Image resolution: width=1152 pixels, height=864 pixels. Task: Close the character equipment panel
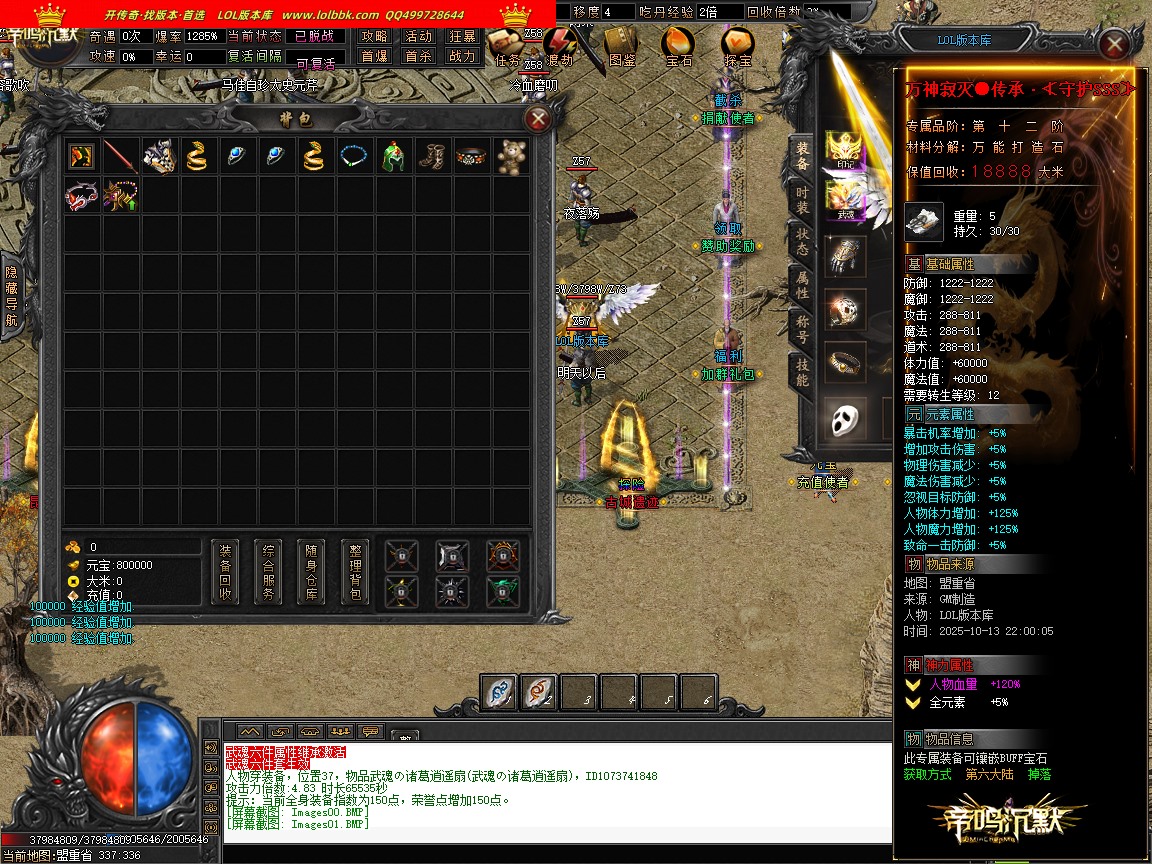[x=1113, y=43]
